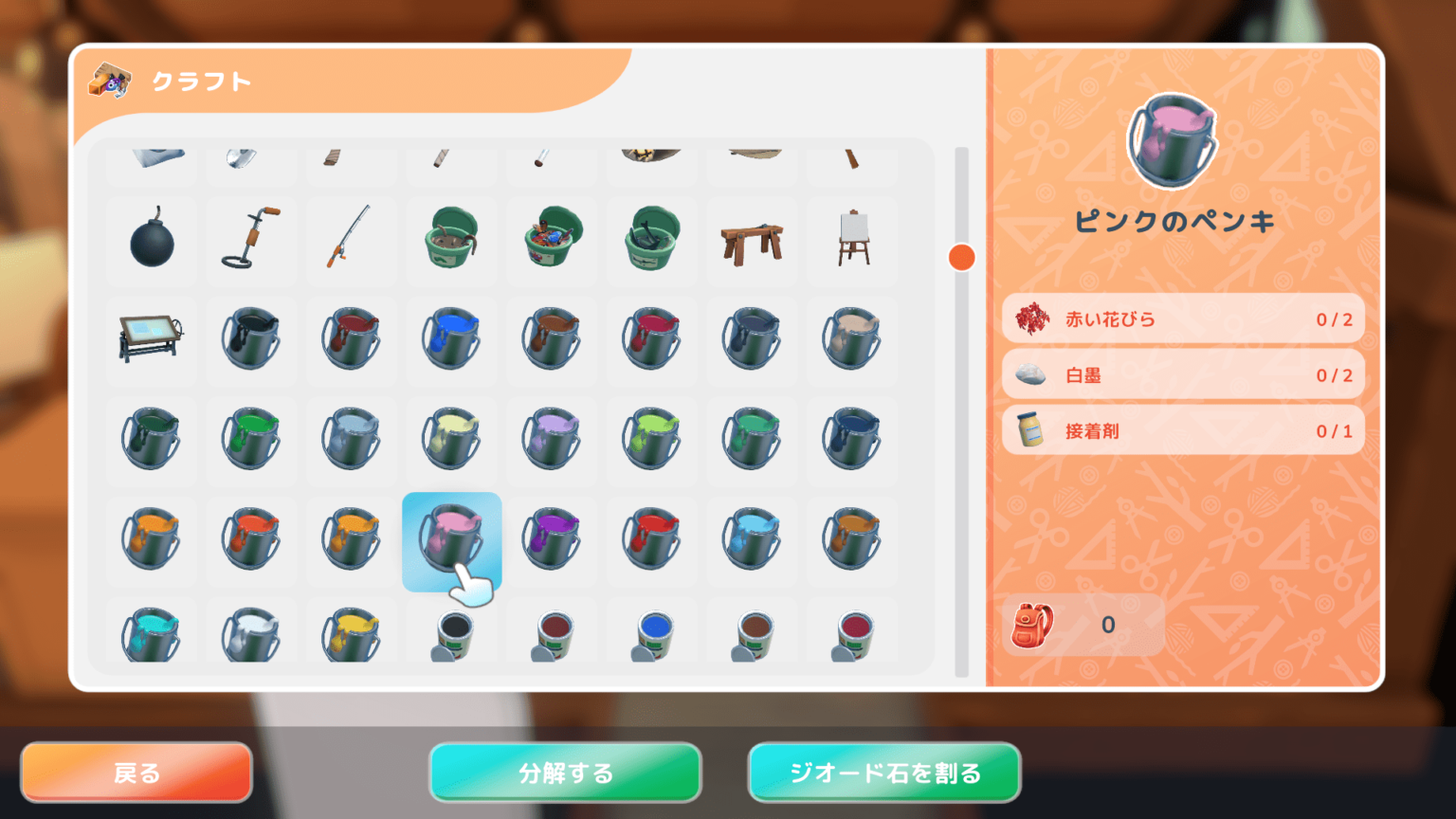The image size is (1456, 819).
Task: Select the drafting table recipe
Action: click(151, 340)
